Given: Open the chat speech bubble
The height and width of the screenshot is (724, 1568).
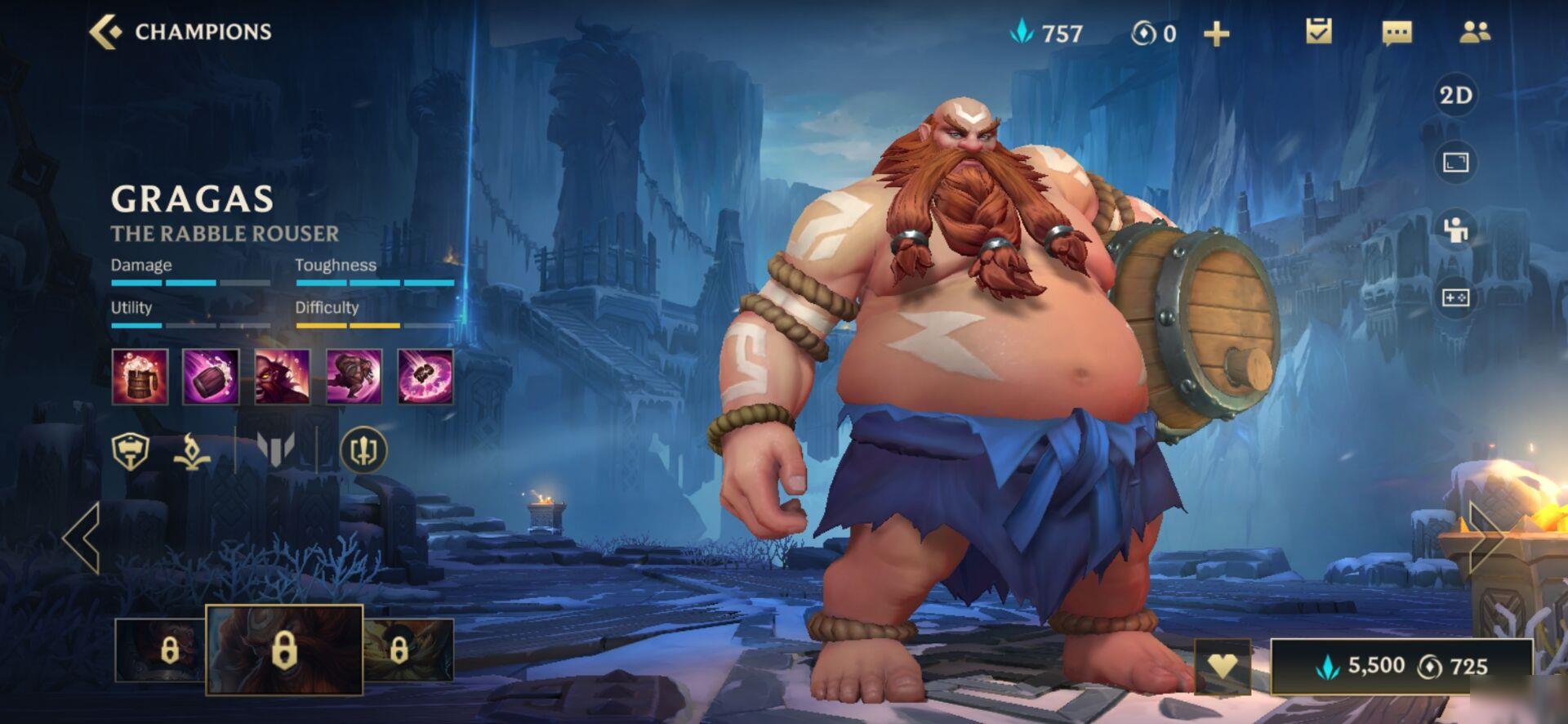Looking at the screenshot, I should pyautogui.click(x=1396, y=33).
